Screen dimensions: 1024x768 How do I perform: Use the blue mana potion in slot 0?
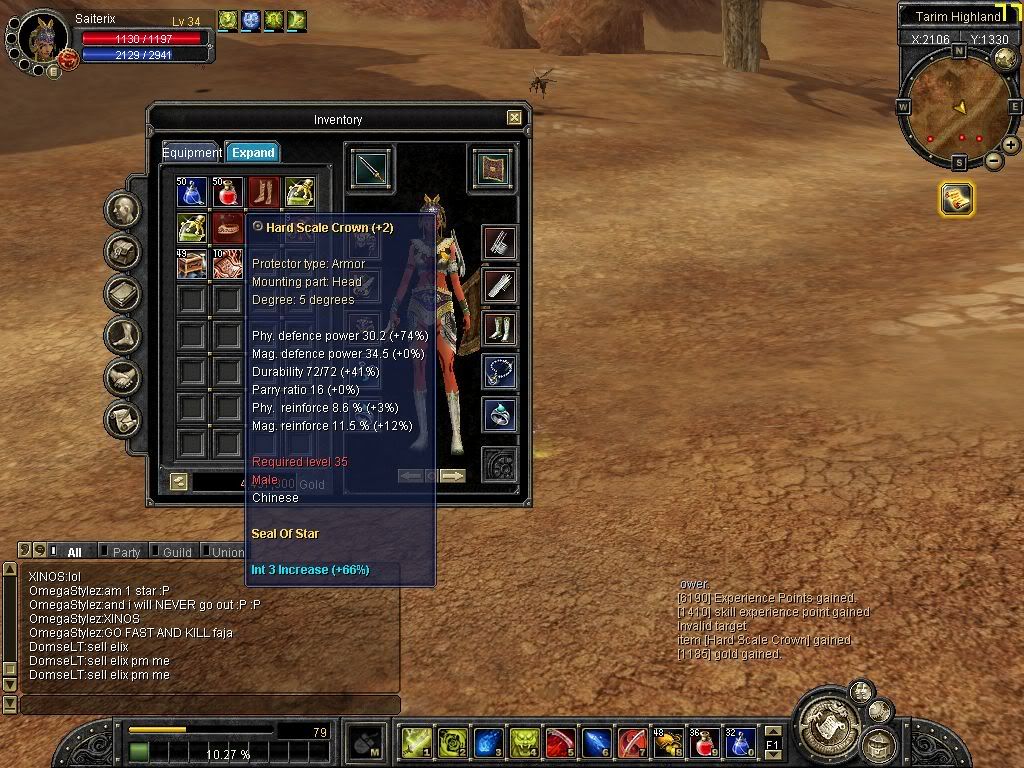coord(740,742)
